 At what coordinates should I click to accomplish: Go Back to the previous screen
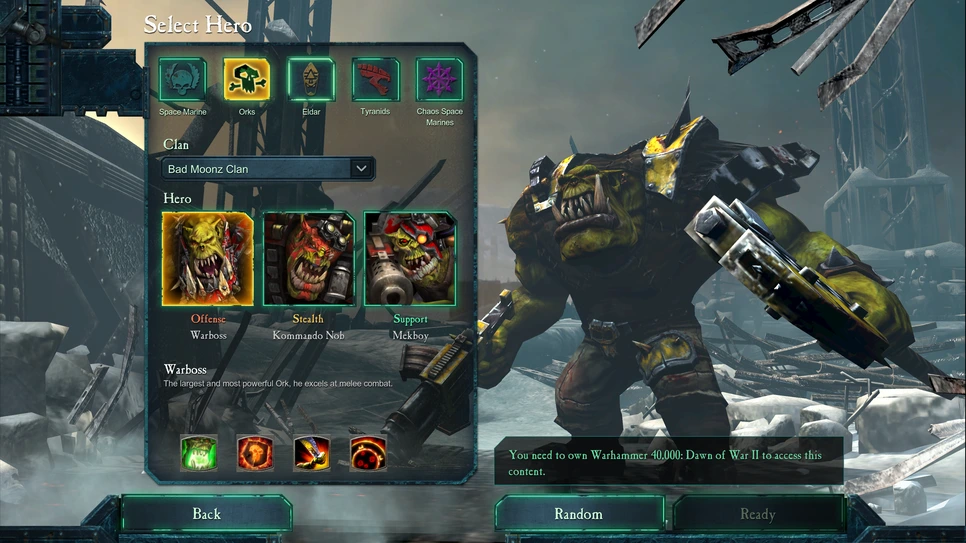pyautogui.click(x=206, y=514)
